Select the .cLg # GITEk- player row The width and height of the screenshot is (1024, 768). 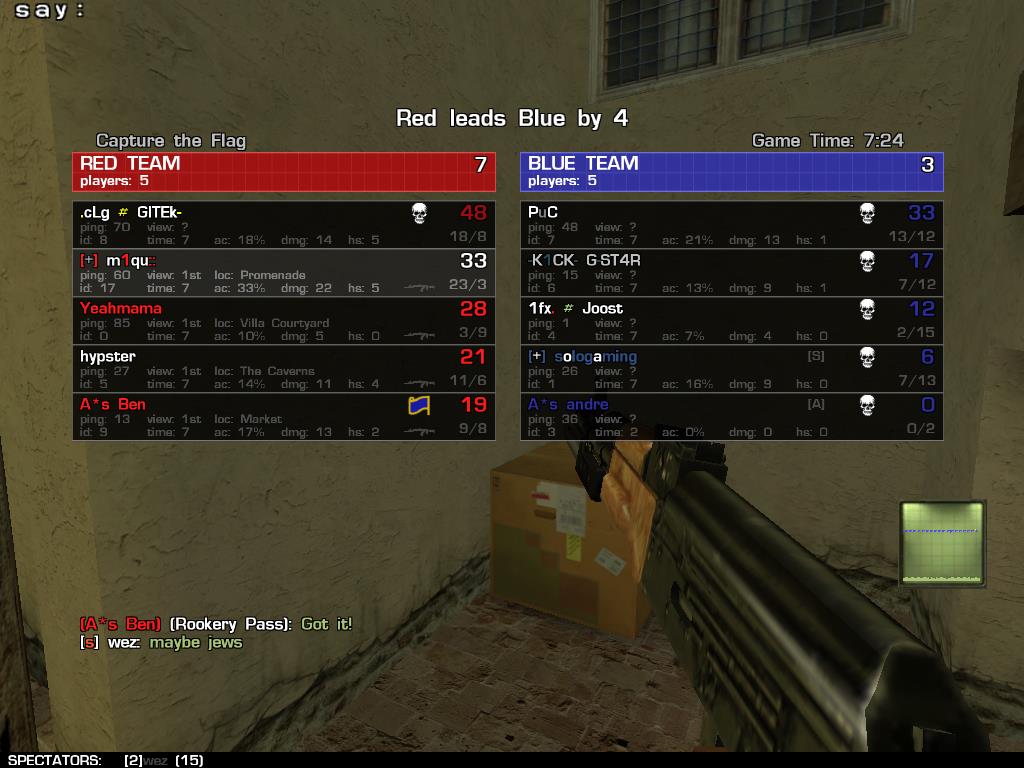(283, 225)
